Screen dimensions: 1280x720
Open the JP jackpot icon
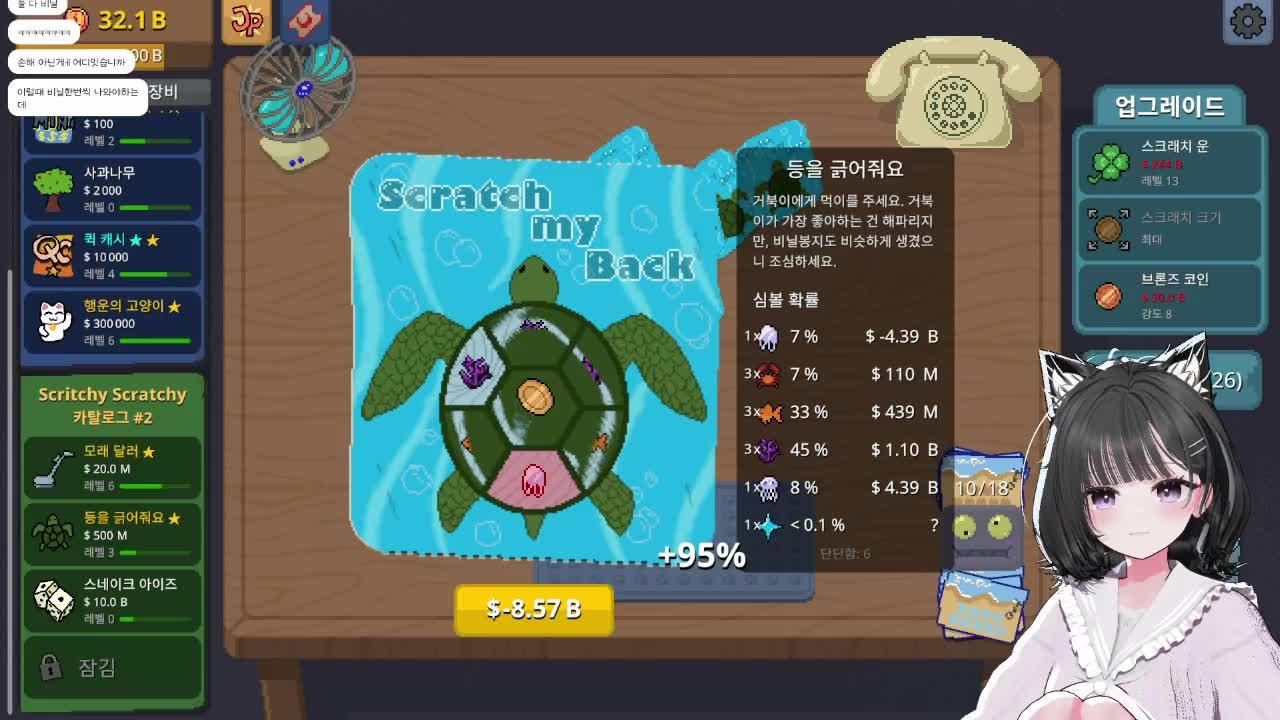(x=247, y=20)
